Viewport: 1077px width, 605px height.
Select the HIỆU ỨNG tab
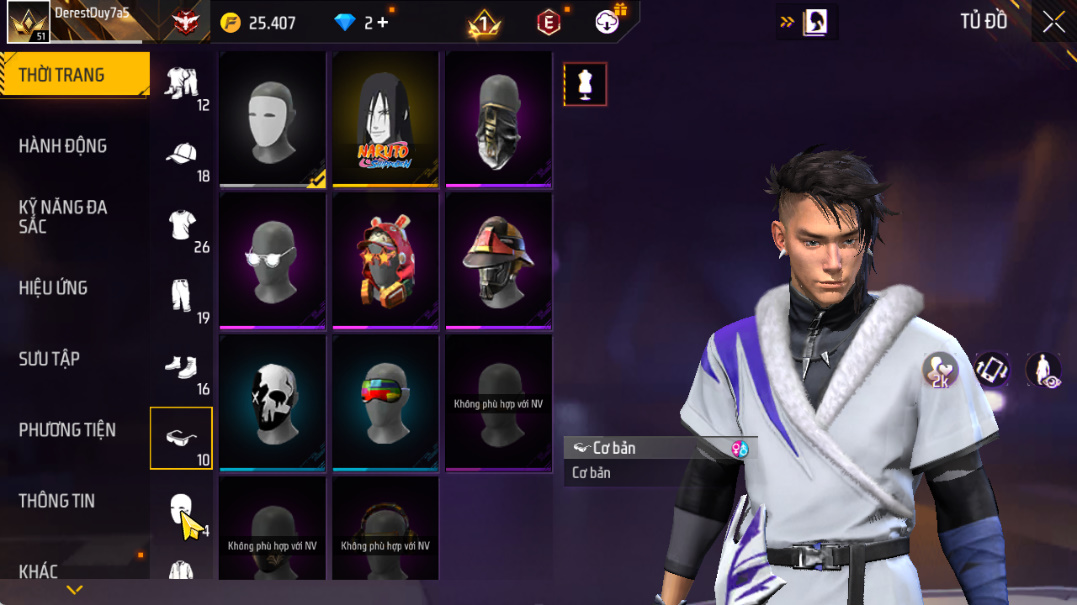click(53, 288)
